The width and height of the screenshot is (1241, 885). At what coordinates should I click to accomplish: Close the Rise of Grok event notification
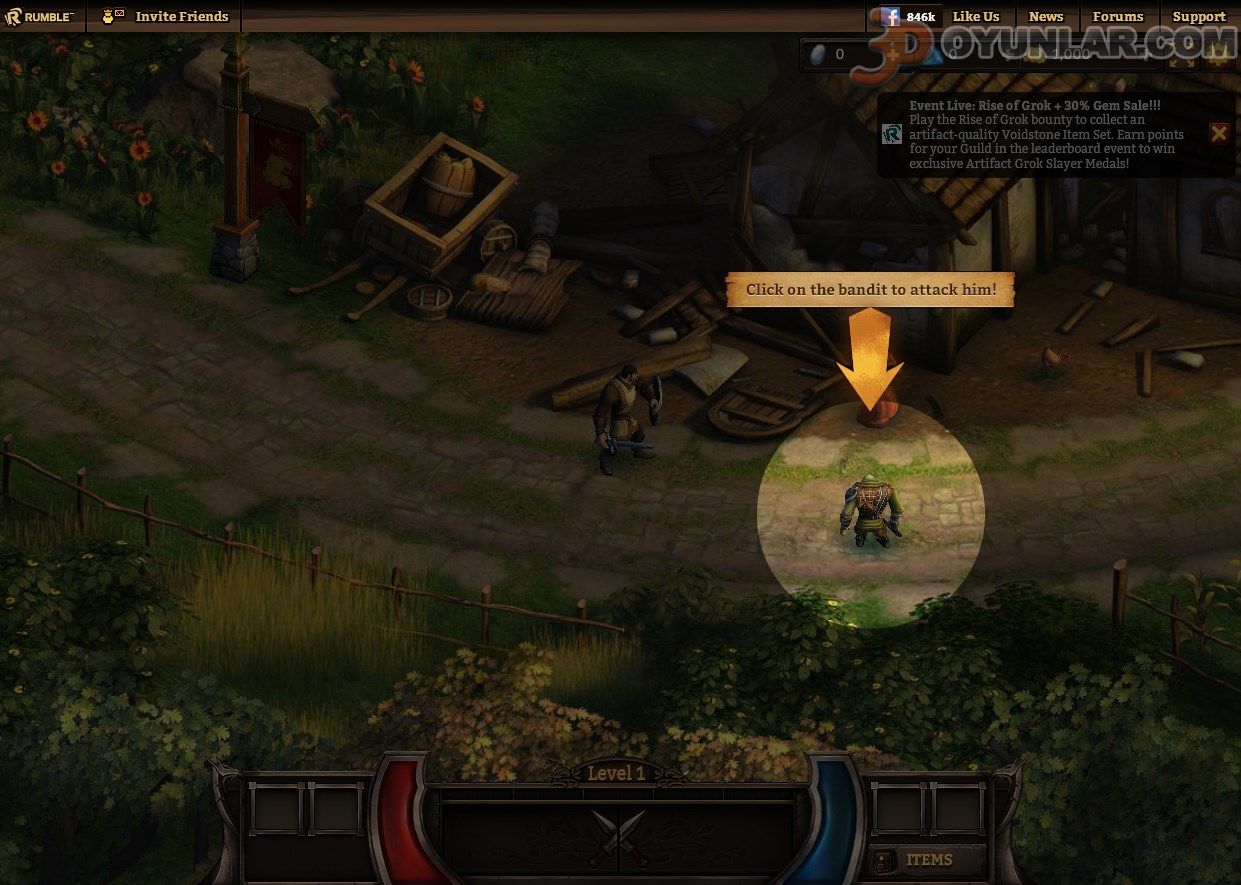[1218, 133]
